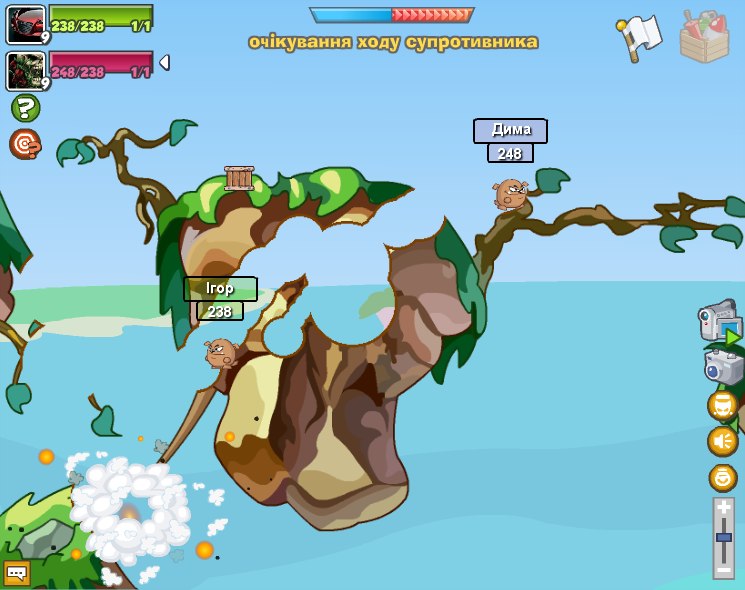This screenshot has width=745, height=590.
Task: Select the red car player avatar
Action: pos(25,24)
